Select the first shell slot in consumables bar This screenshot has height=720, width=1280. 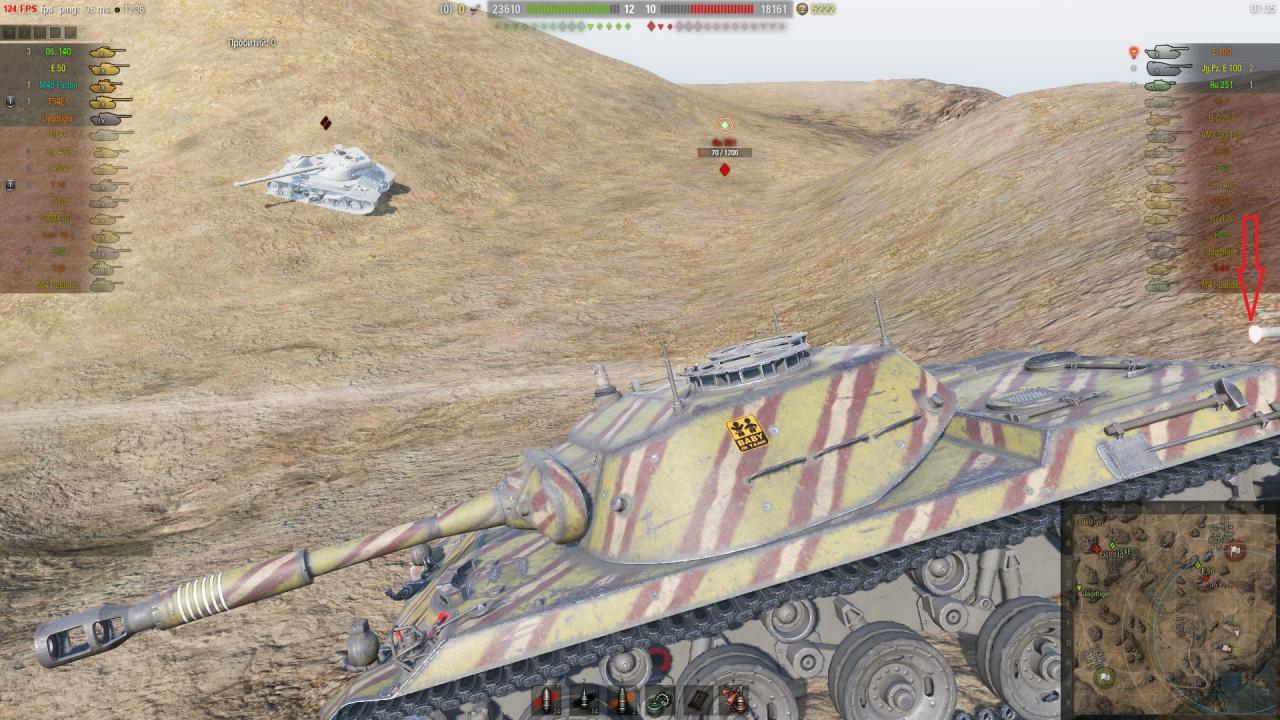click(x=545, y=700)
